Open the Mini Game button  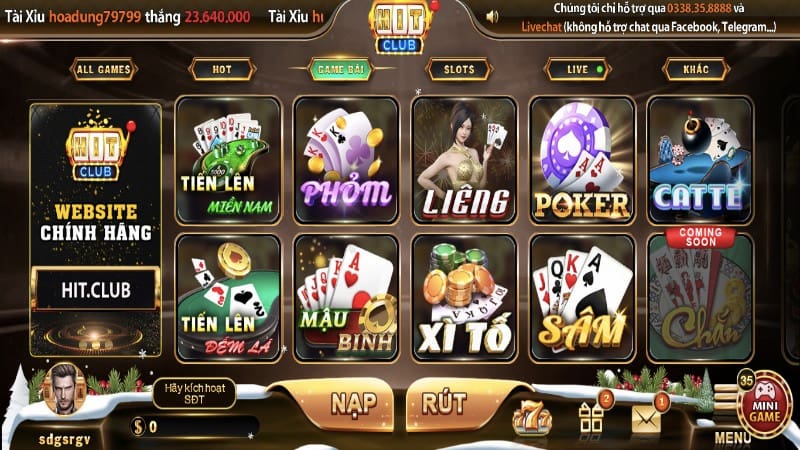pyautogui.click(x=765, y=405)
